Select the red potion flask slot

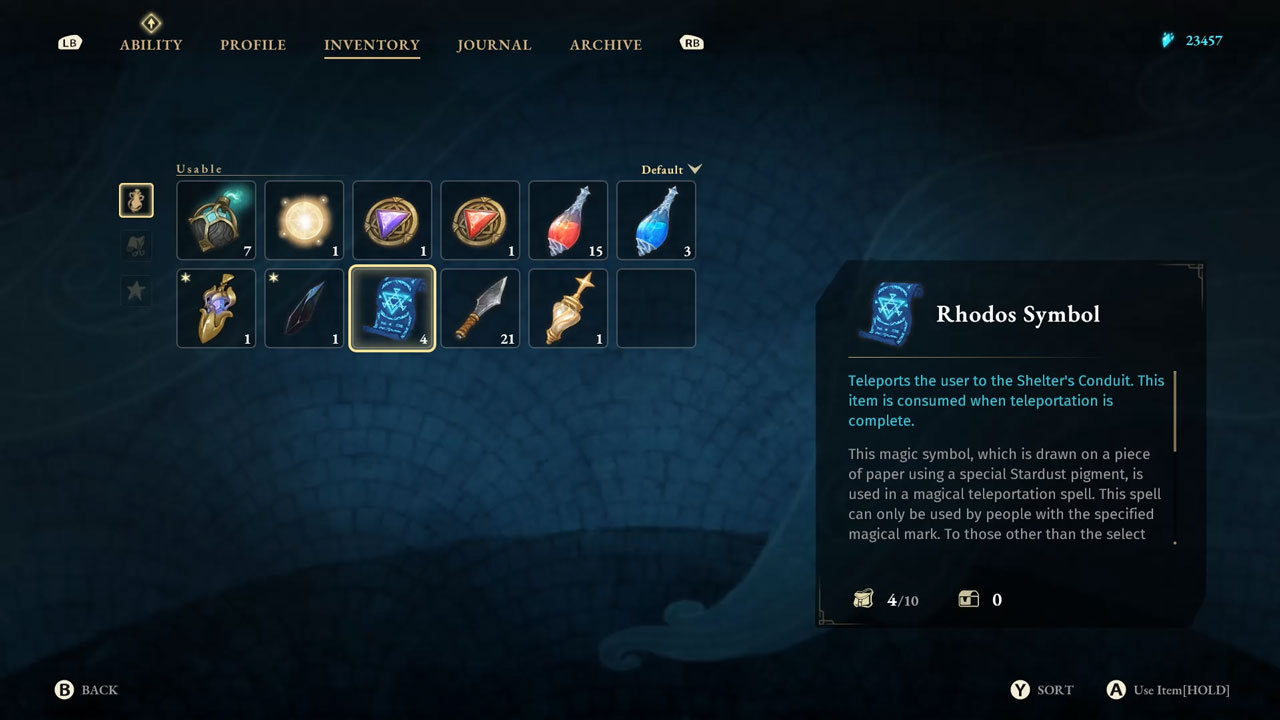tap(568, 220)
